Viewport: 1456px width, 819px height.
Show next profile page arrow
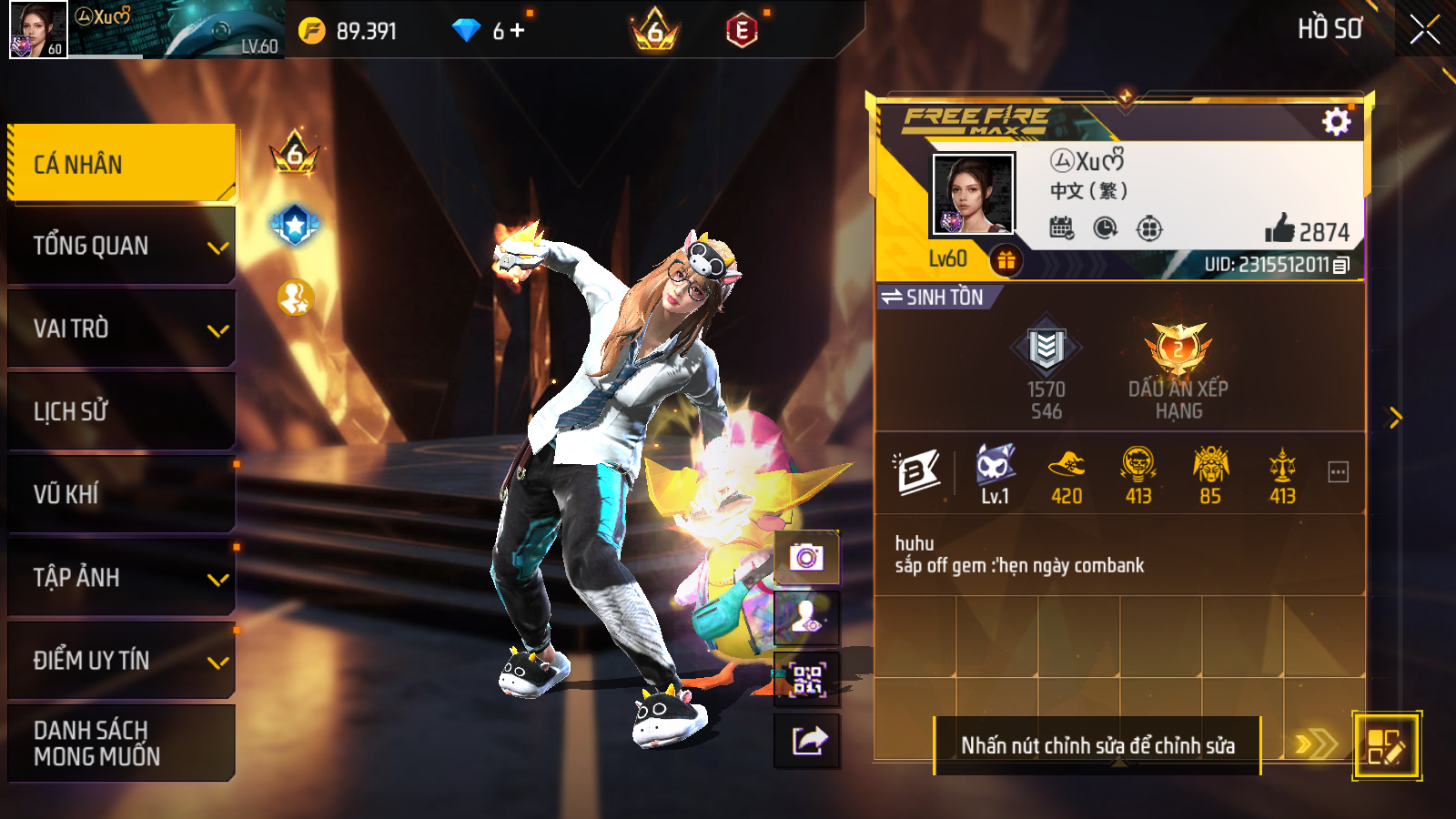pos(1395,418)
